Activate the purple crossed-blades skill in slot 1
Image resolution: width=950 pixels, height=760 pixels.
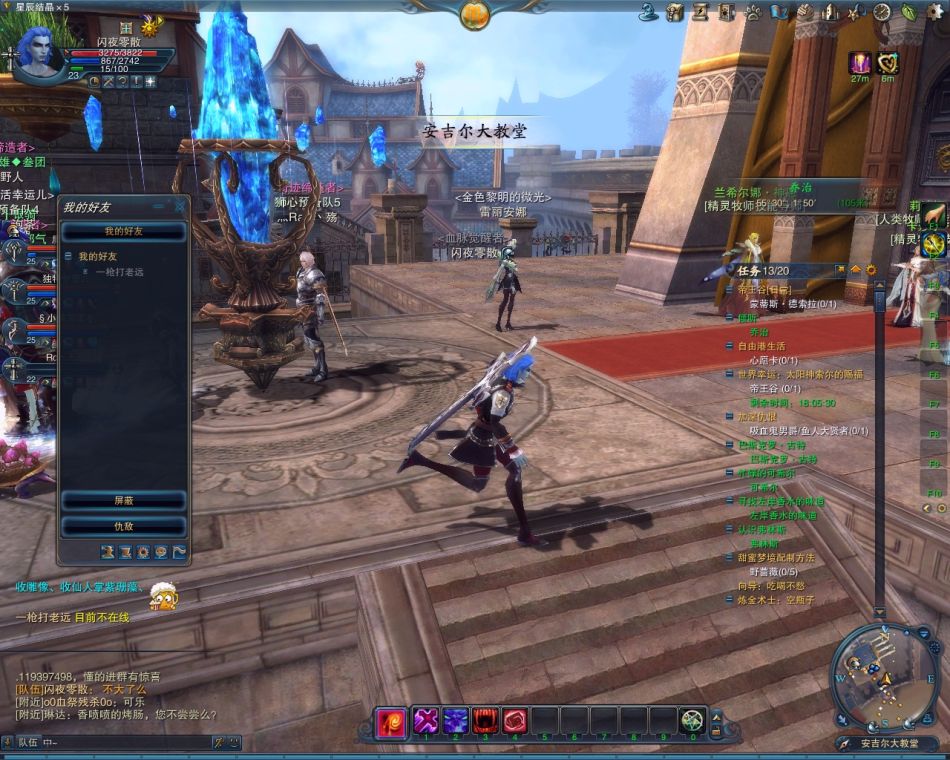click(427, 720)
